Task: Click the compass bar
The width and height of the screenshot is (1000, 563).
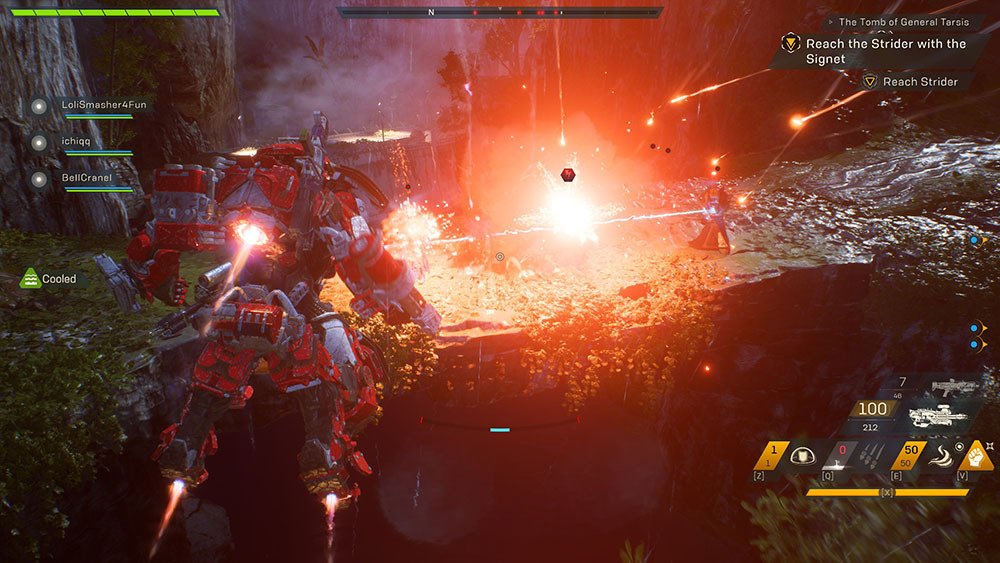Action: pos(500,13)
